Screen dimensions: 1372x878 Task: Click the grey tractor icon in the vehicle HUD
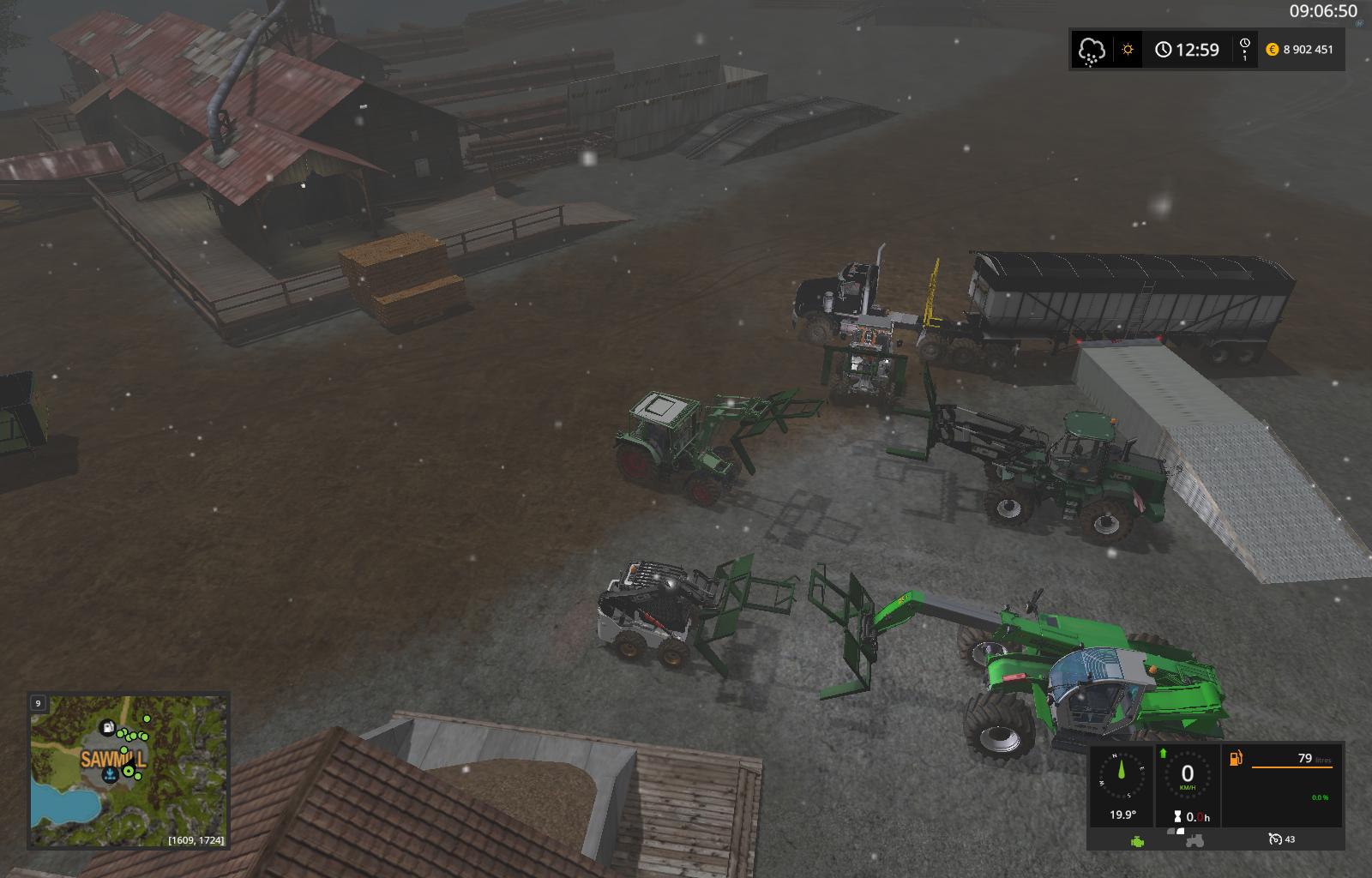(1194, 840)
